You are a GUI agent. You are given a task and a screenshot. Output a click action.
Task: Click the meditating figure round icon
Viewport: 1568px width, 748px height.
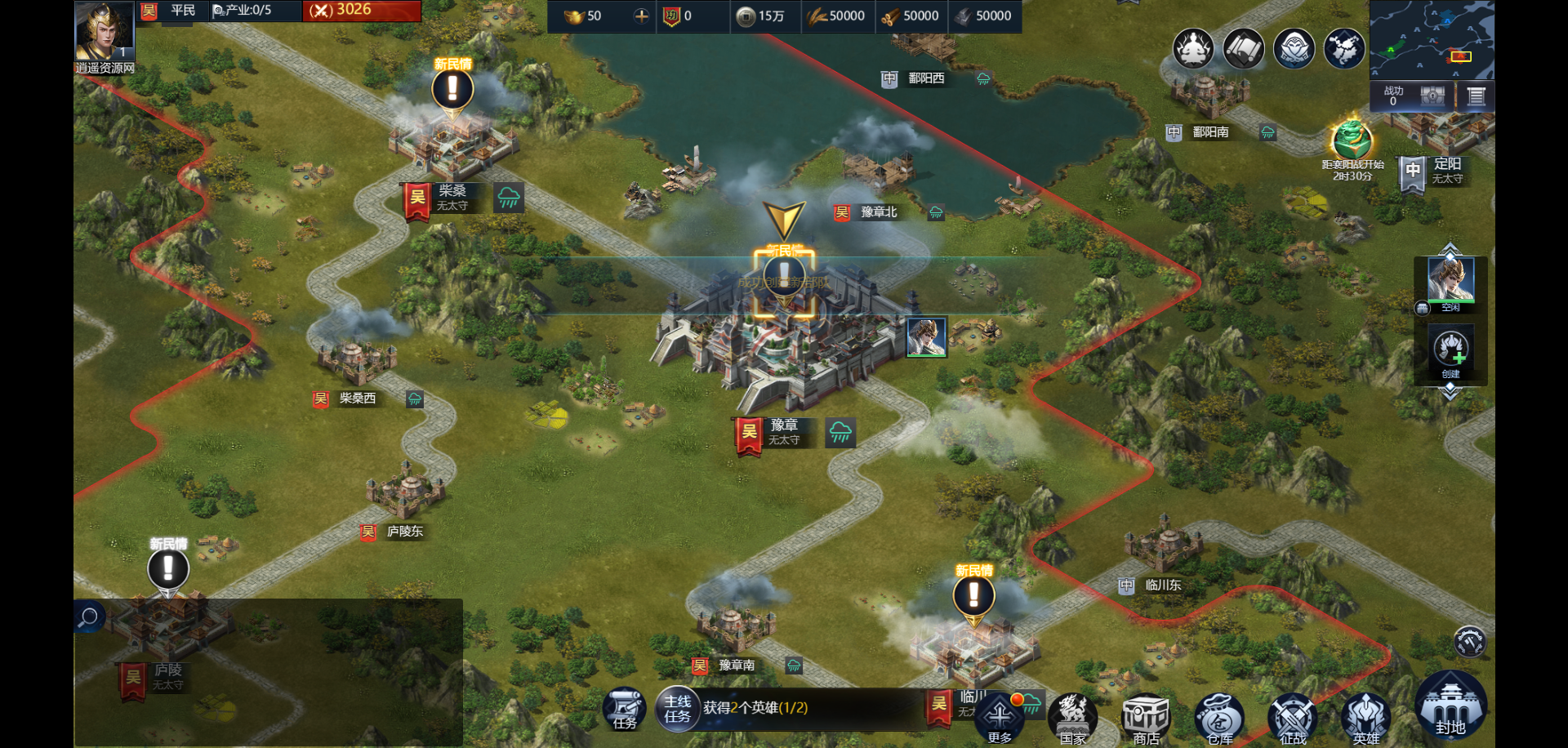click(1193, 49)
